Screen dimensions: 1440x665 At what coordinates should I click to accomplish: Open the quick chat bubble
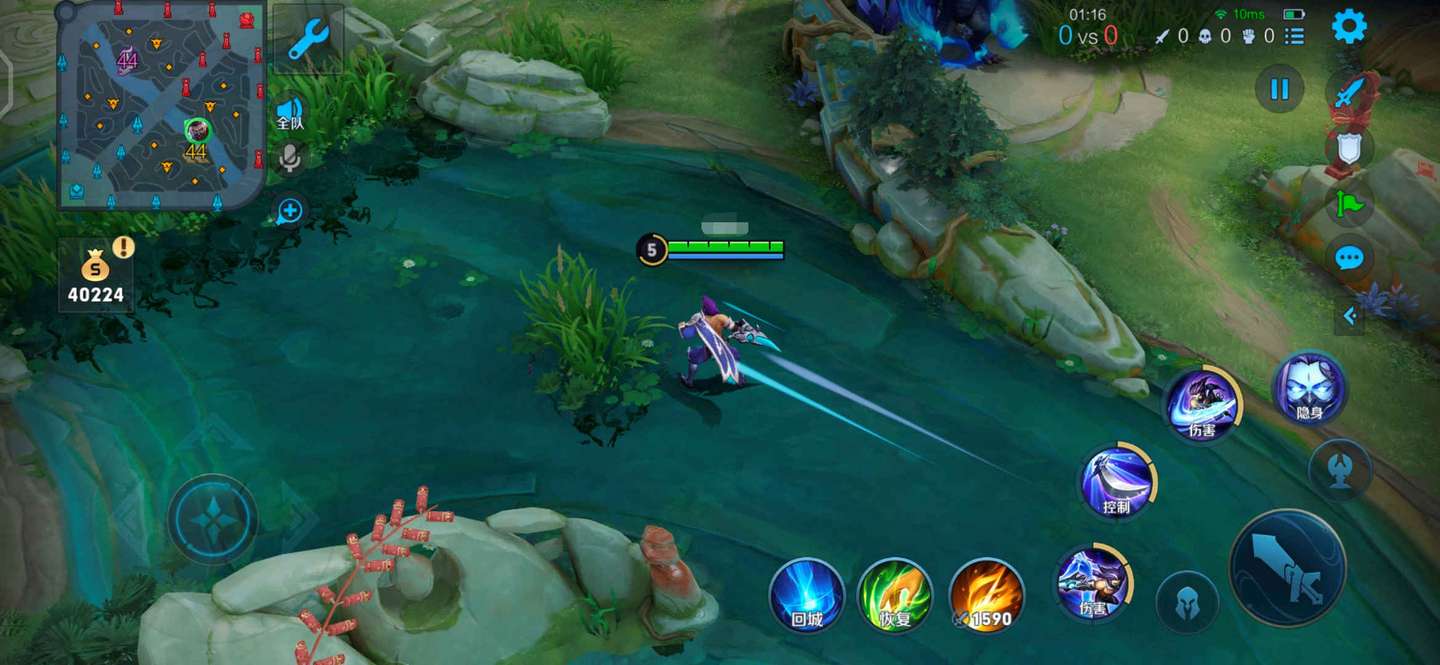point(1349,258)
